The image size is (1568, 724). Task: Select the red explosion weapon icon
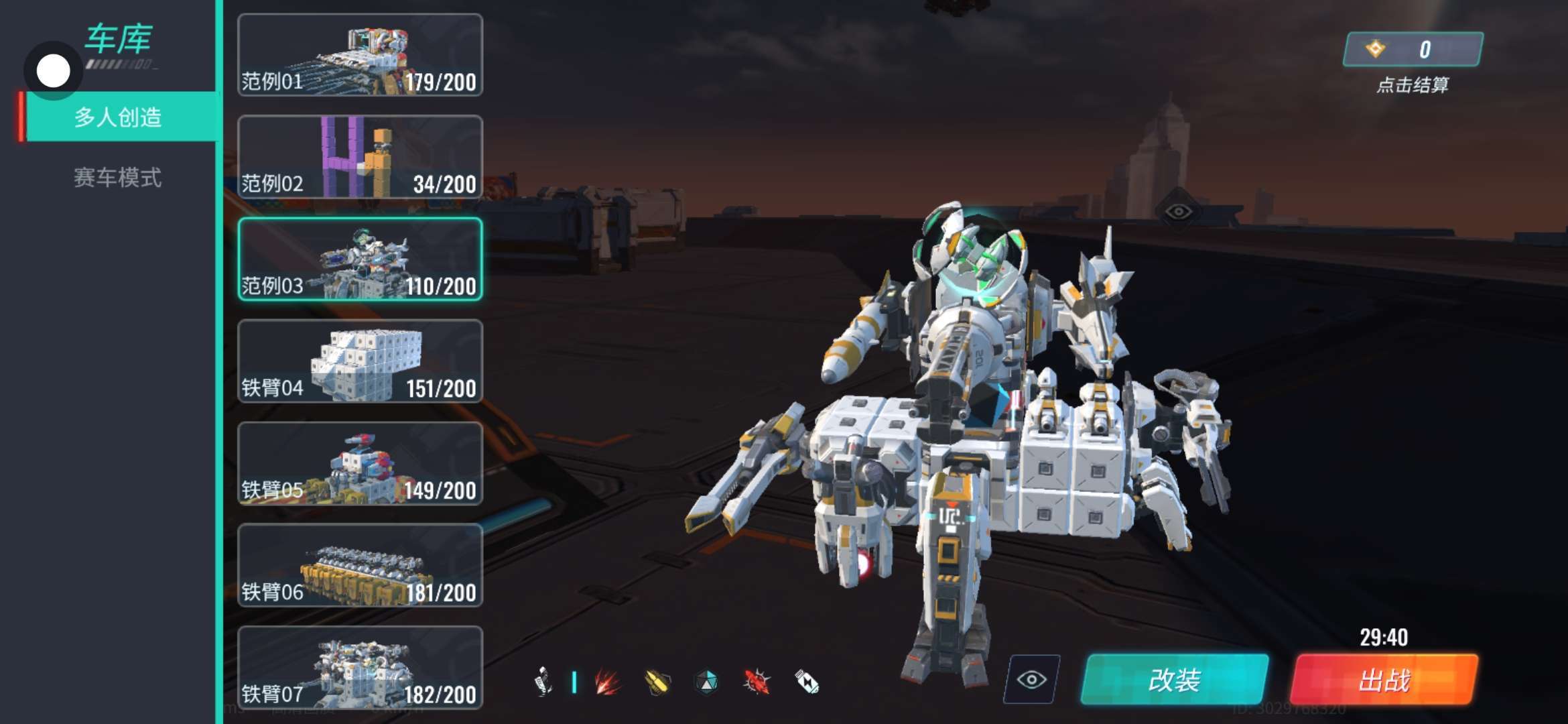608,682
